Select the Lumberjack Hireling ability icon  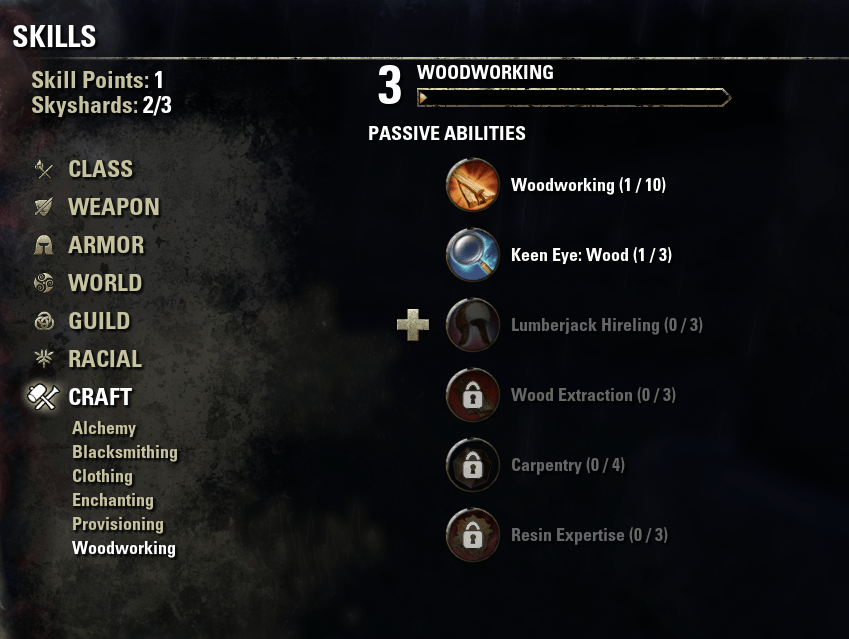[x=472, y=325]
